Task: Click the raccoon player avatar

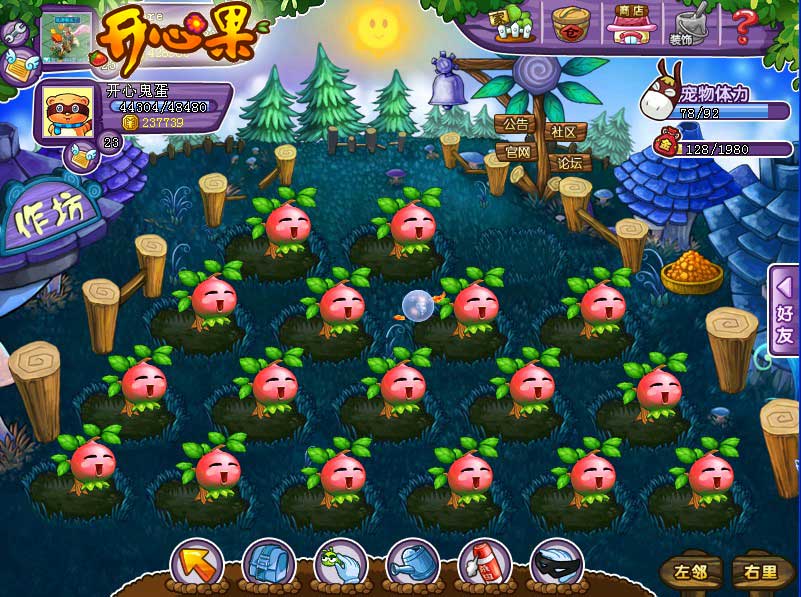Action: point(66,112)
